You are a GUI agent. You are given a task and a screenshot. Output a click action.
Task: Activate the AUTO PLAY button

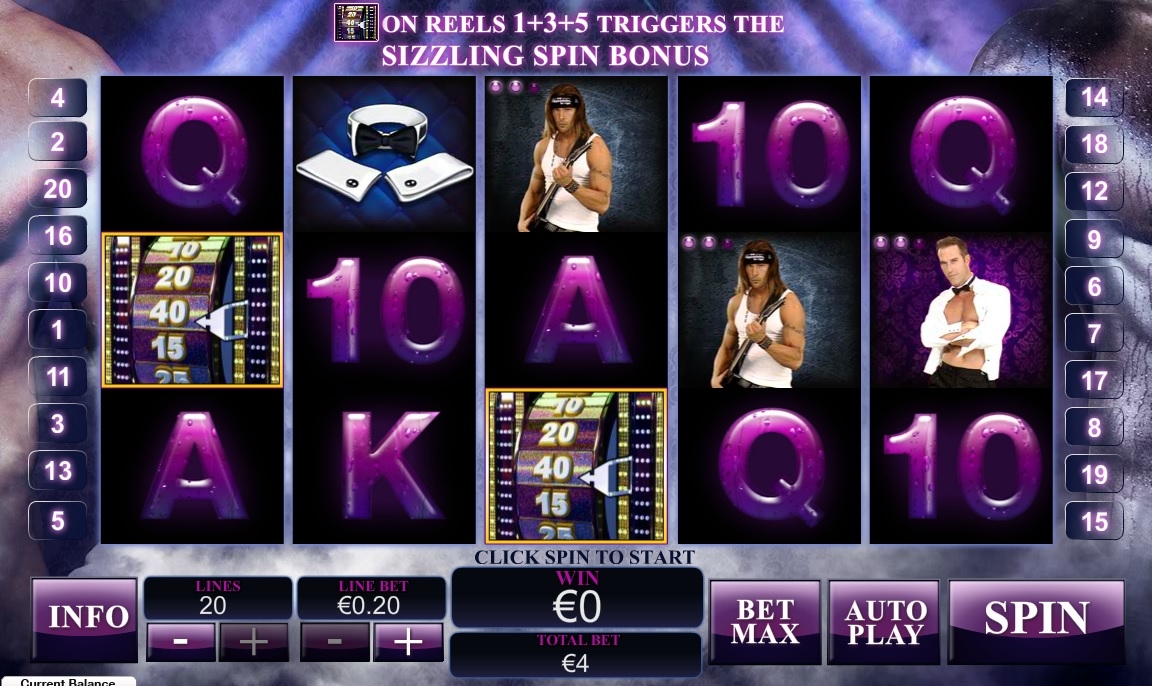pyautogui.click(x=883, y=621)
